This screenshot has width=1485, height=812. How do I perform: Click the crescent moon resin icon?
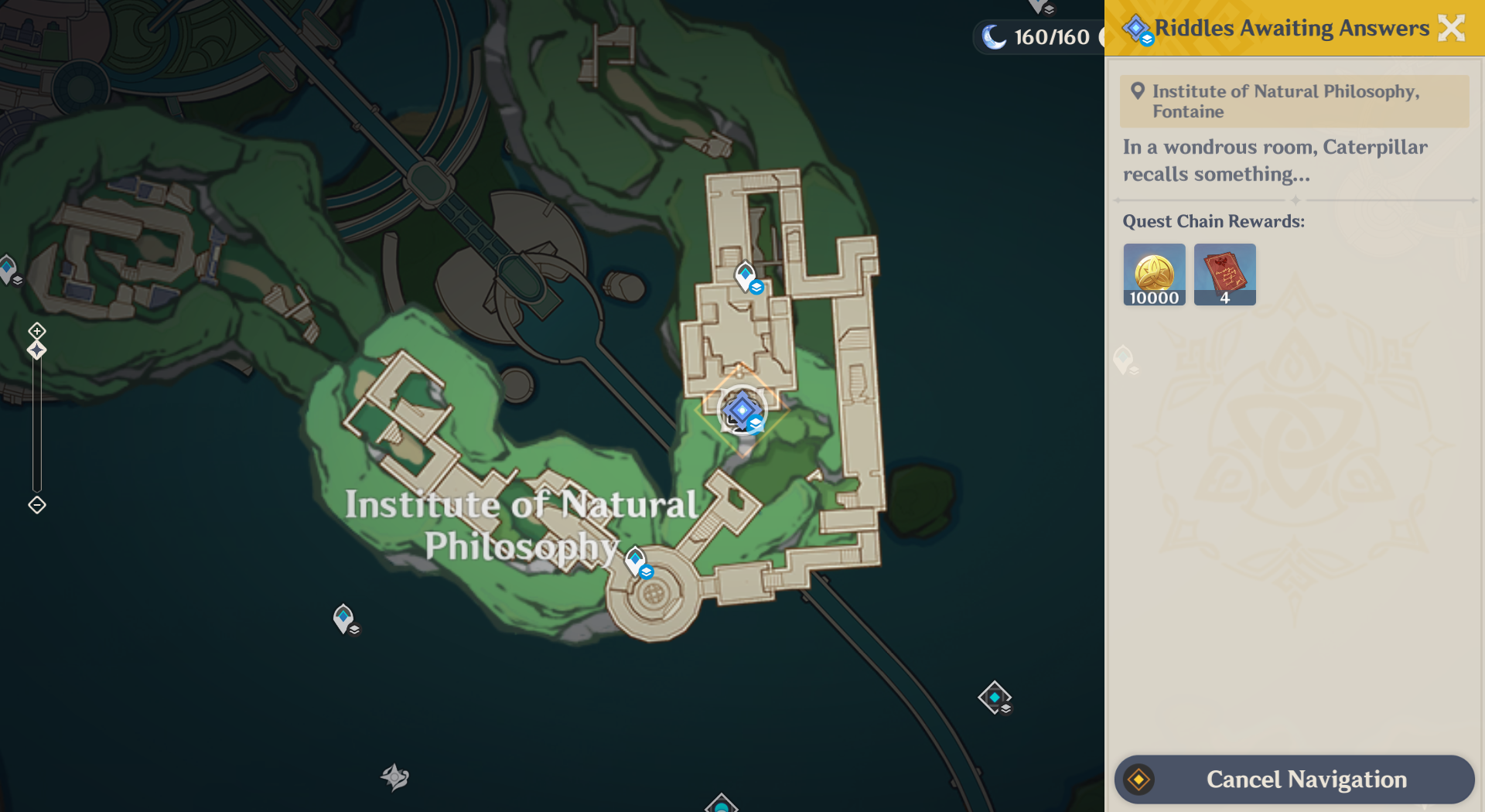pos(994,36)
